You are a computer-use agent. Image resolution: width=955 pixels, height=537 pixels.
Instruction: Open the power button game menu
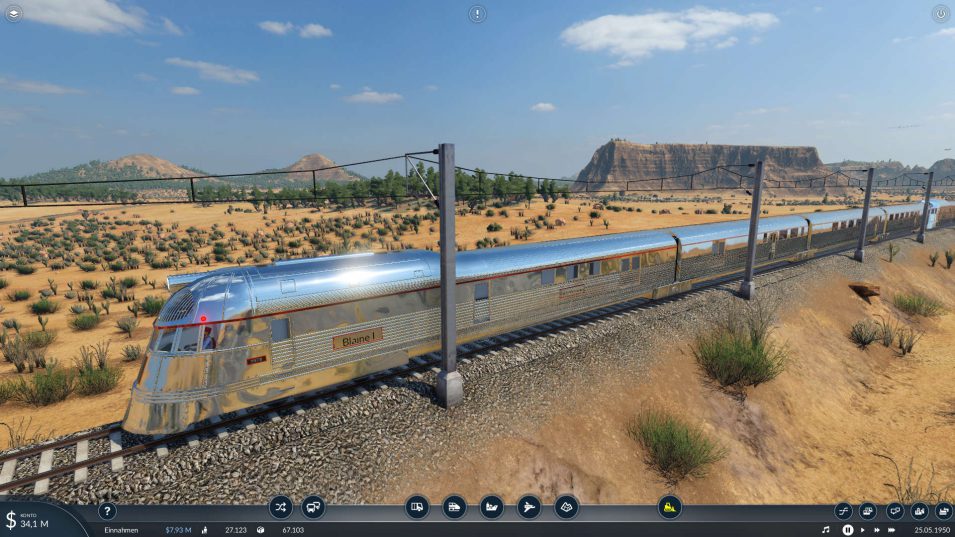coord(940,14)
